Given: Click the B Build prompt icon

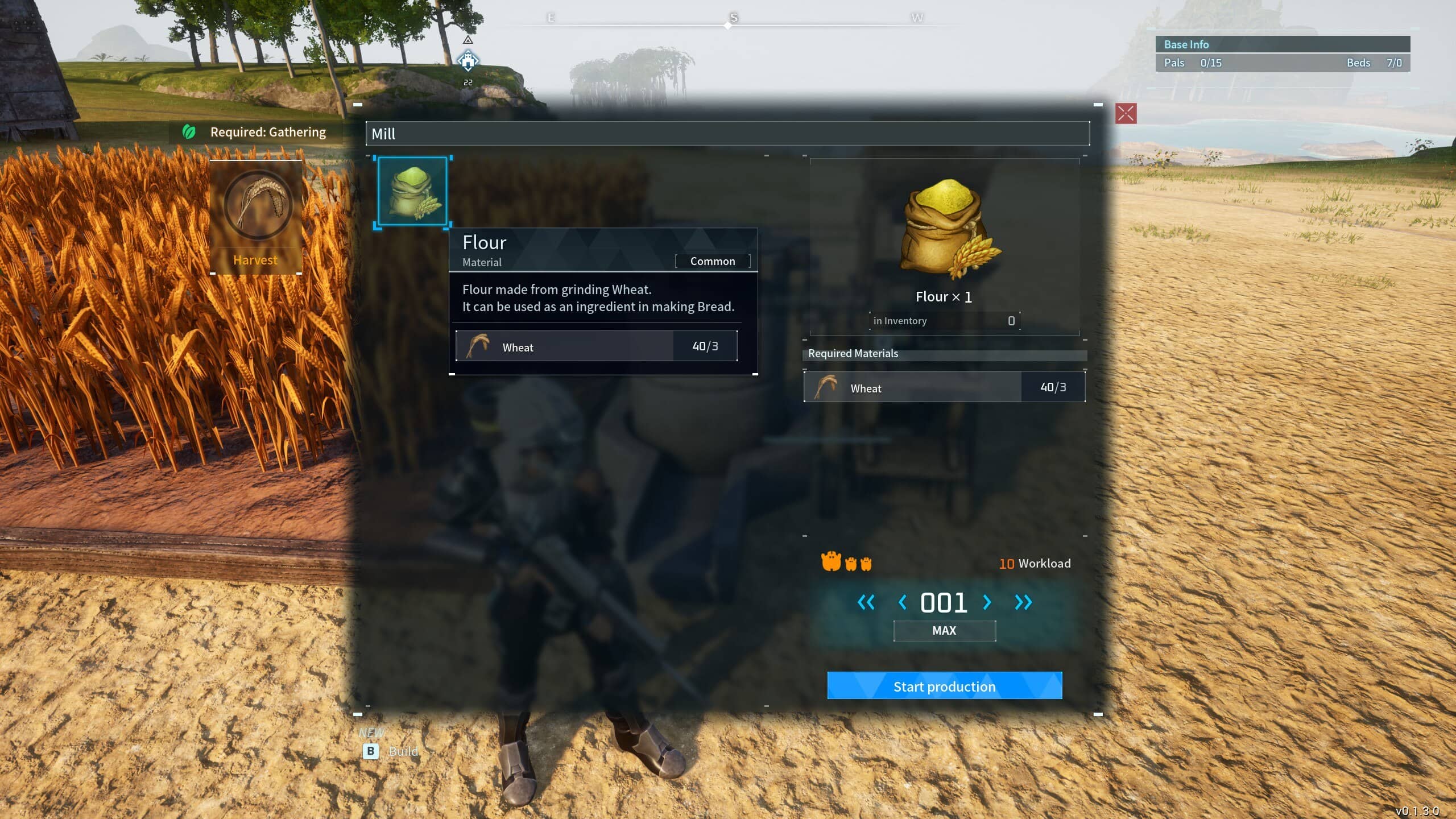Looking at the screenshot, I should (x=371, y=751).
